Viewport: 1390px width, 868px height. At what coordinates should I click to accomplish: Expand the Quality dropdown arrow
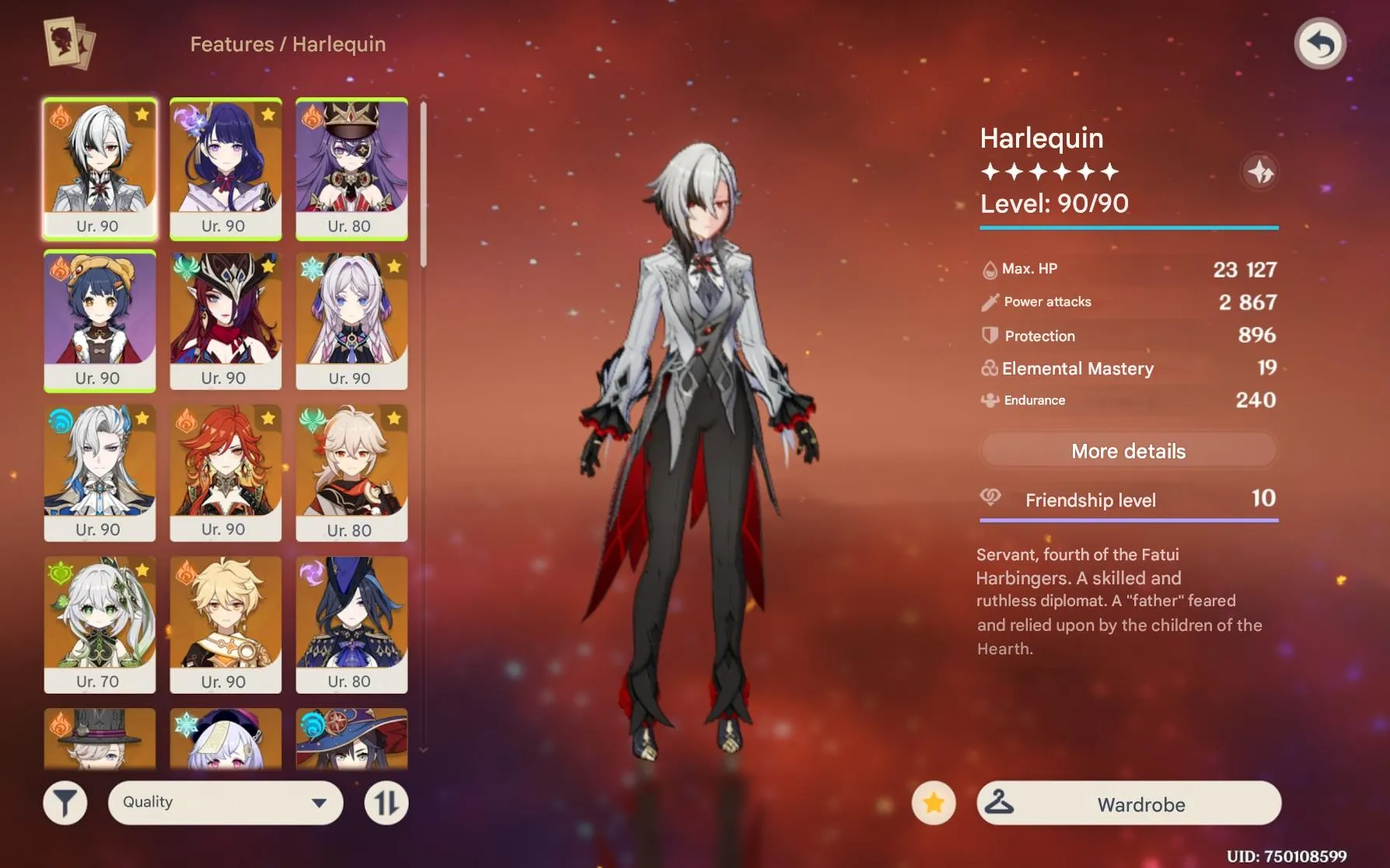[x=320, y=802]
